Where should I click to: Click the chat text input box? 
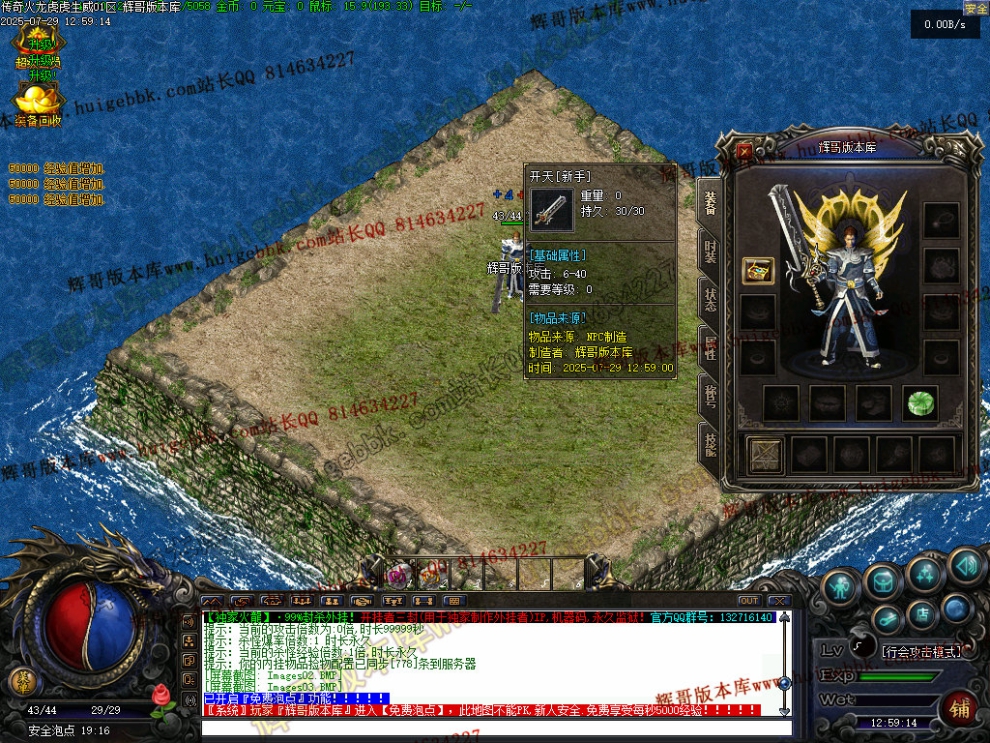490,727
